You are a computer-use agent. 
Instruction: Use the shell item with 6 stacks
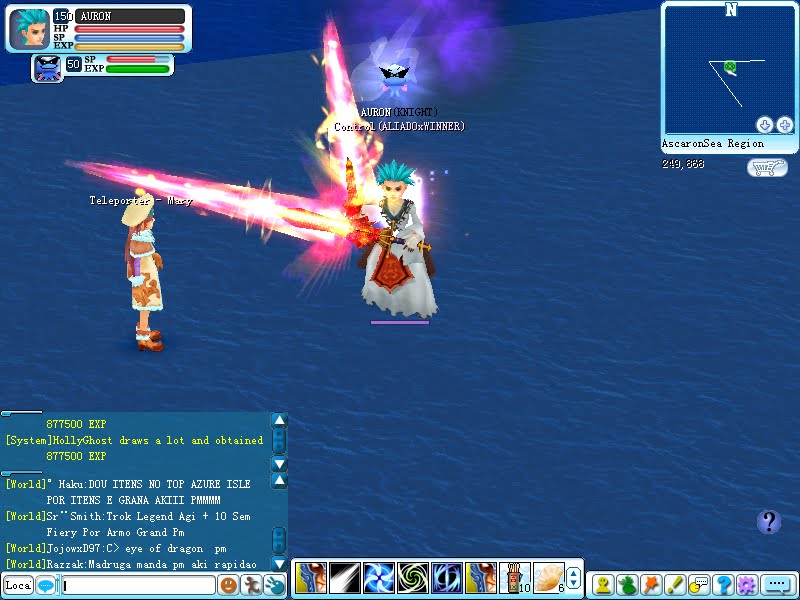pyautogui.click(x=548, y=578)
